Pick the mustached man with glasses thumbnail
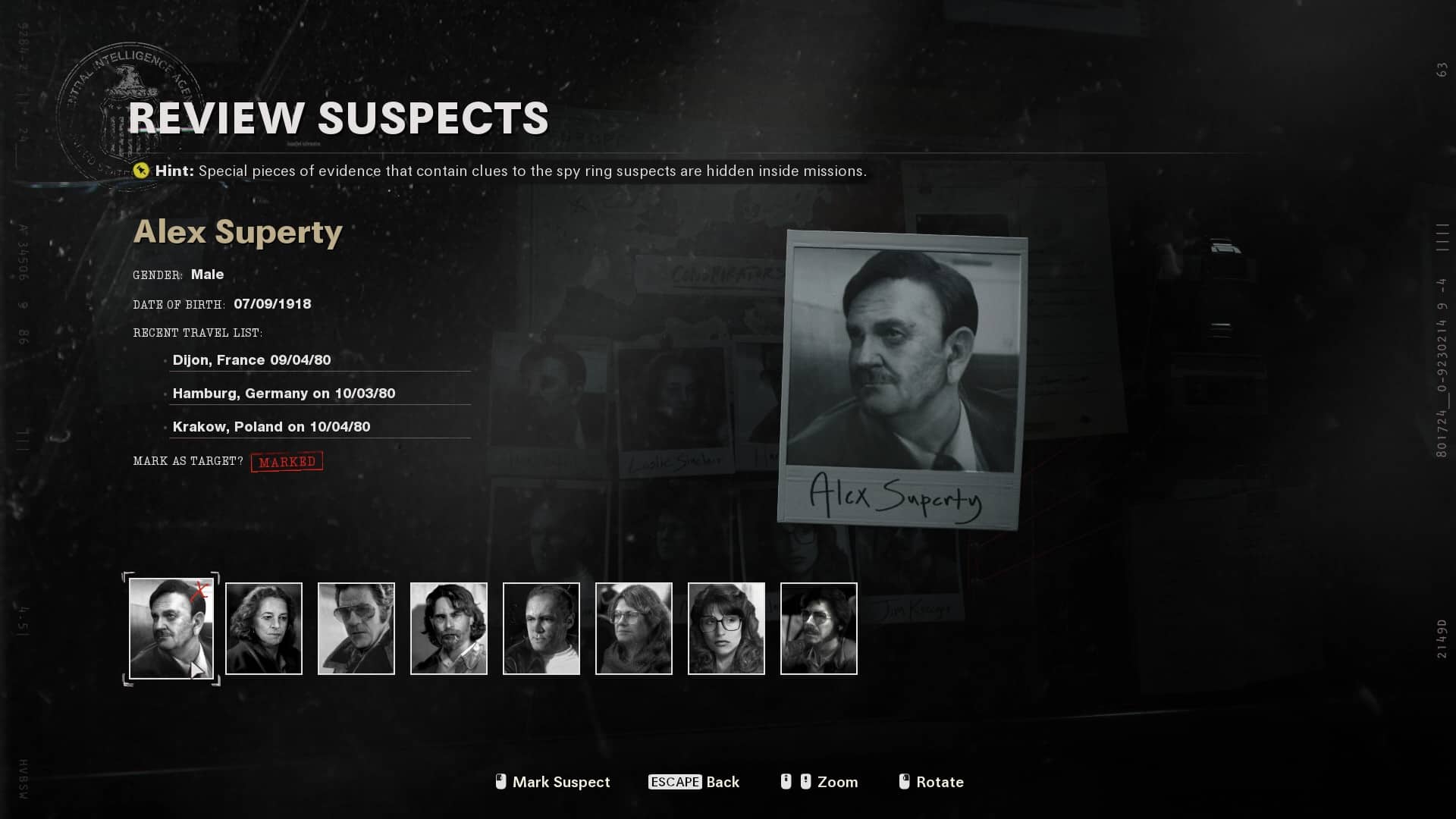The height and width of the screenshot is (819, 1456). 819,629
